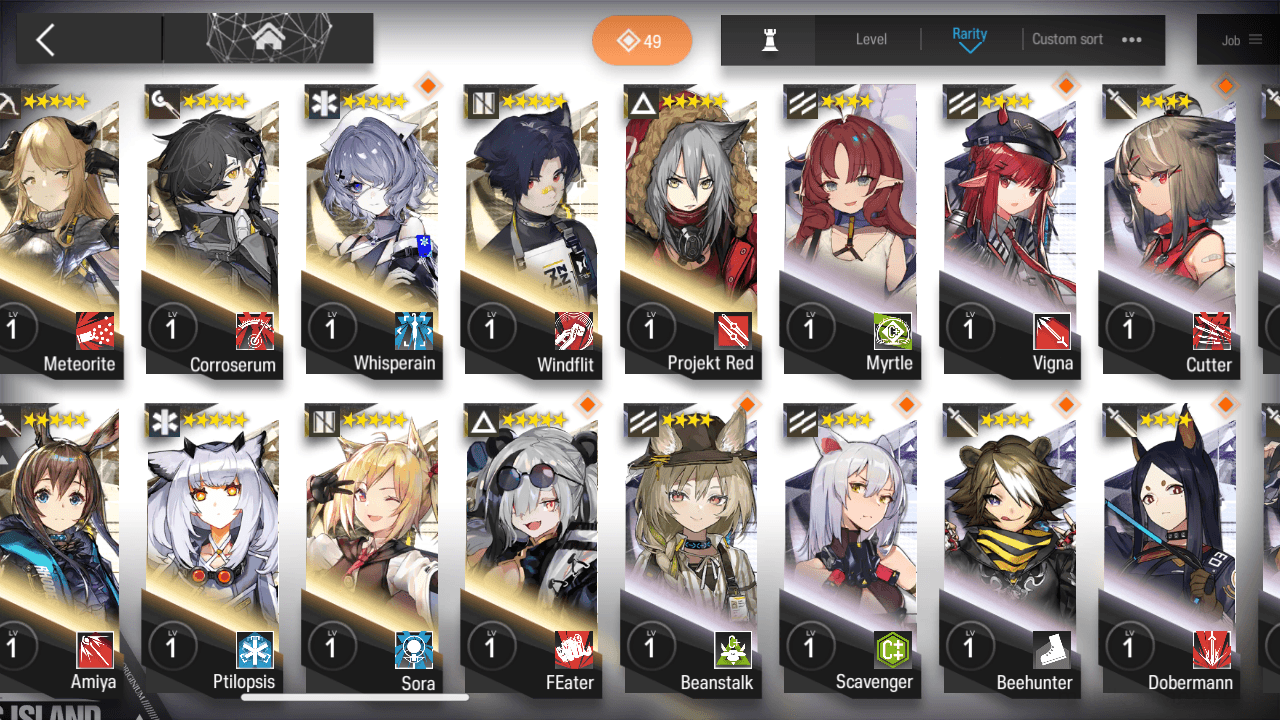The height and width of the screenshot is (720, 1280).
Task: Choose the Whisperain operator card
Action: 372,230
